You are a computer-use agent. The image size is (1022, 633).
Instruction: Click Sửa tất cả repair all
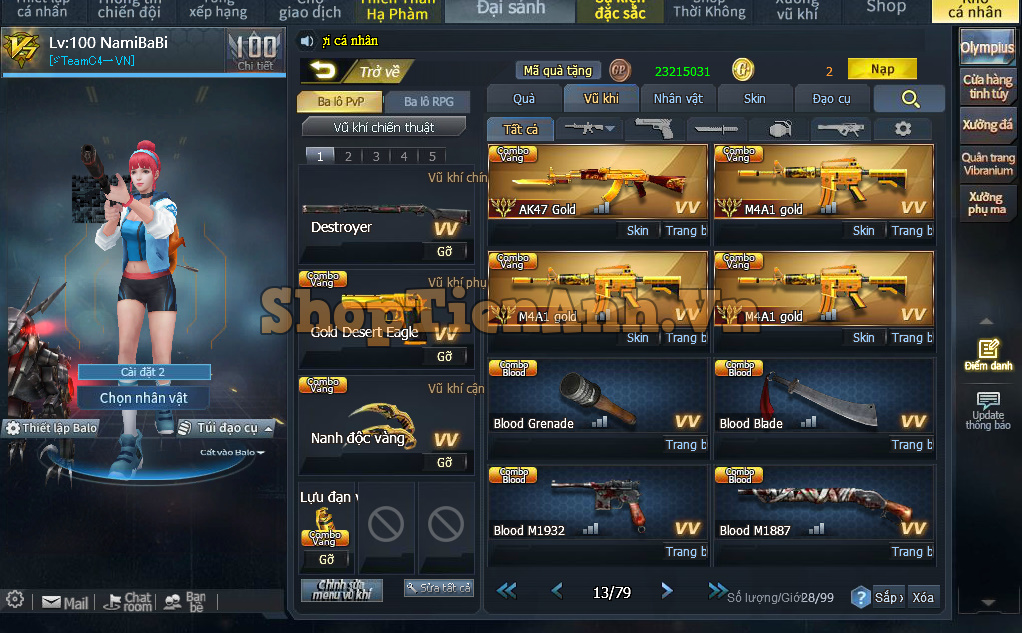click(438, 588)
